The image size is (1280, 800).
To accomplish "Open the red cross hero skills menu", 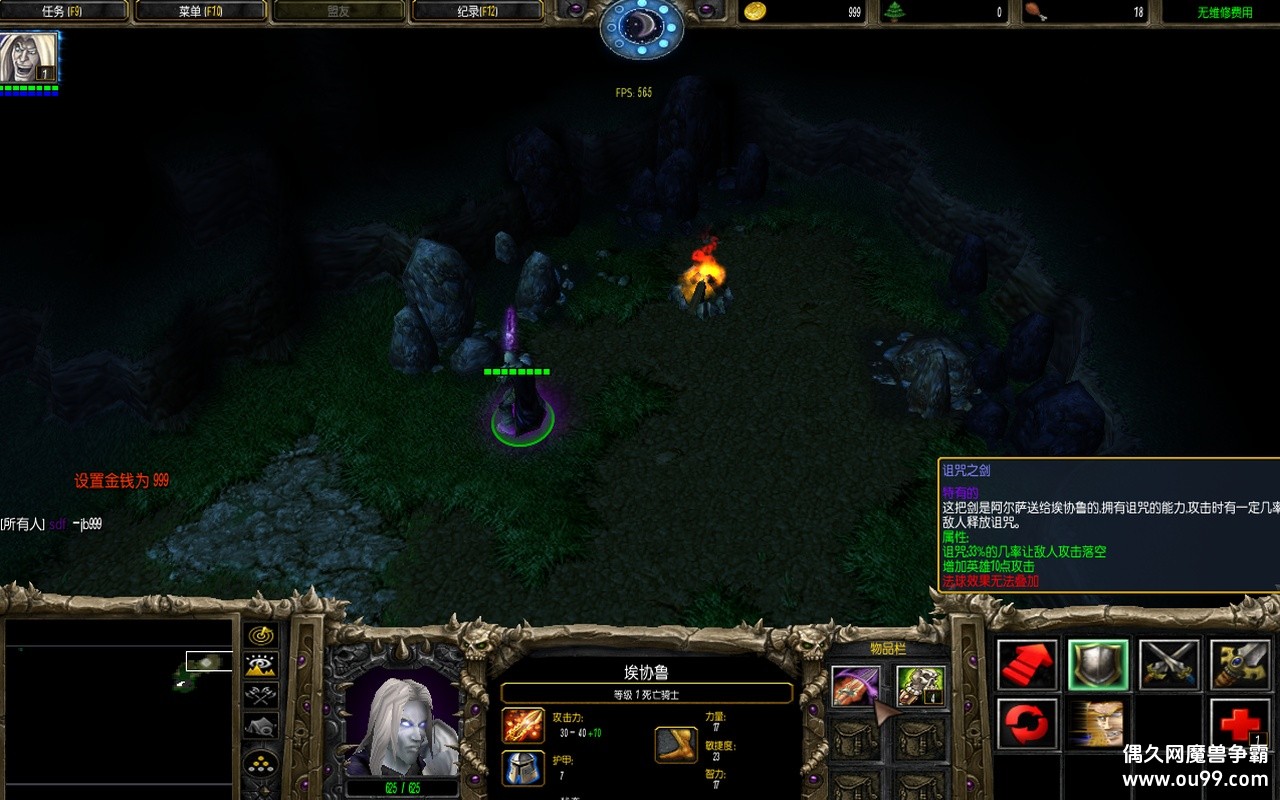I will pyautogui.click(x=1240, y=724).
